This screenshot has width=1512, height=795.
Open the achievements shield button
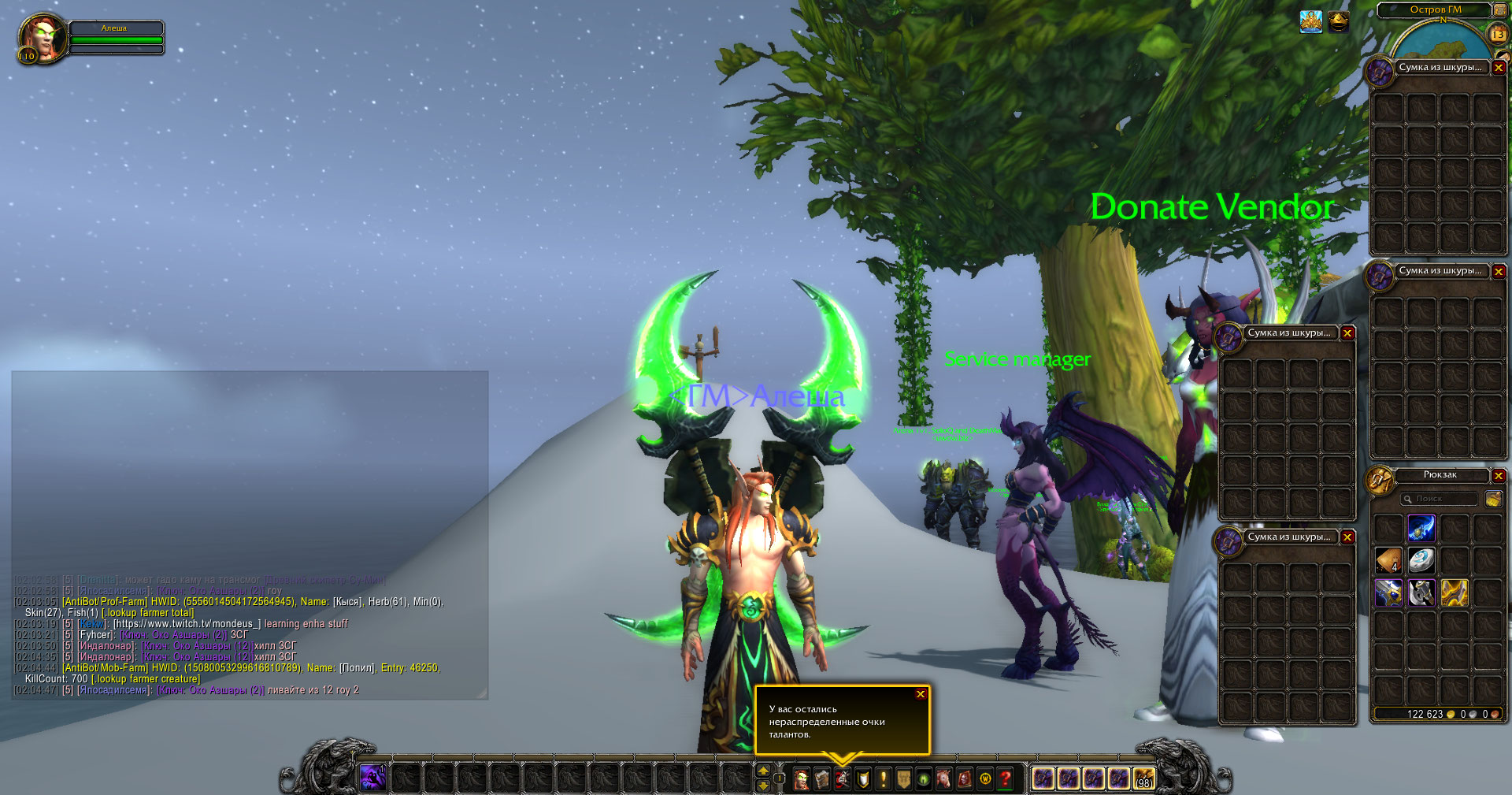coord(863,779)
